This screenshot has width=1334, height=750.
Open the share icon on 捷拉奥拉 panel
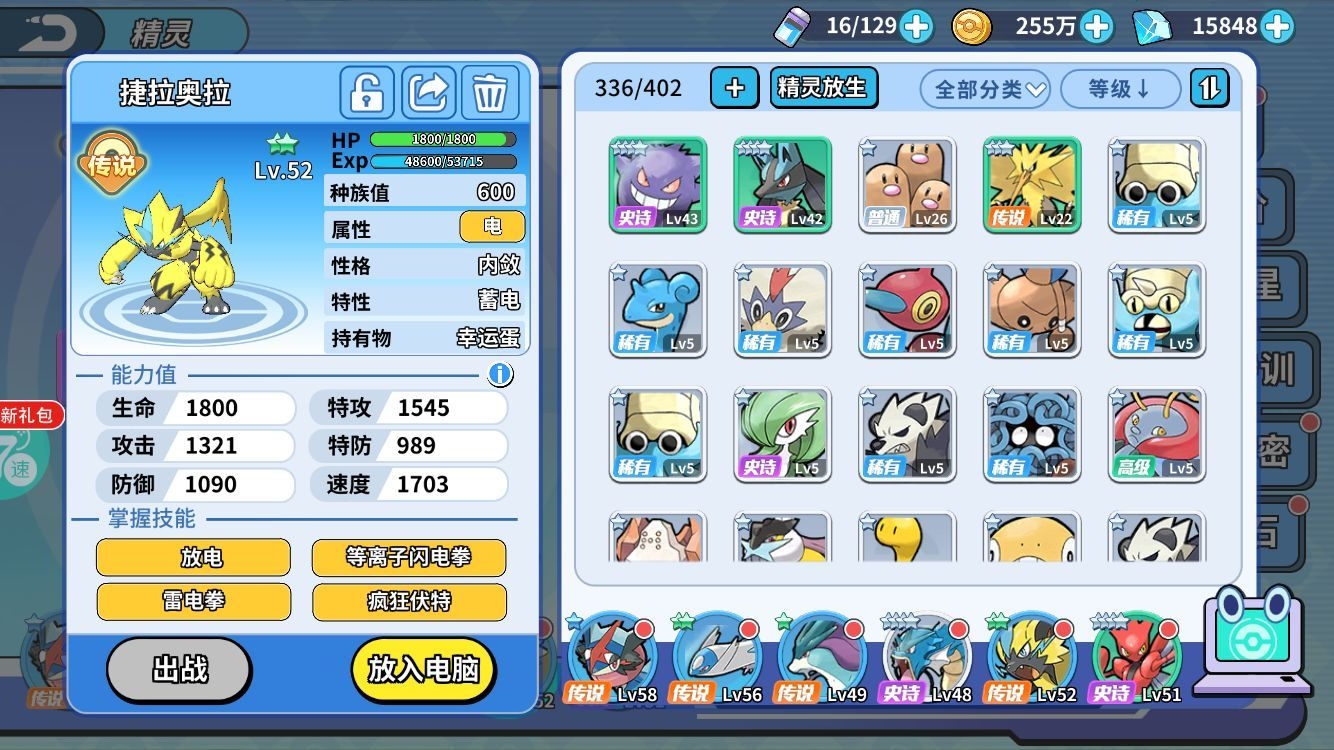point(427,92)
